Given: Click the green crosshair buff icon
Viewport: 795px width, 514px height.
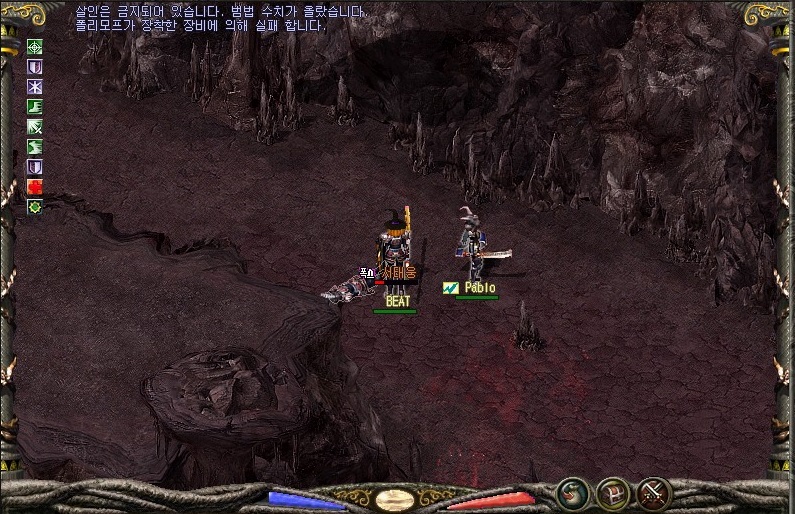Looking at the screenshot, I should [35, 46].
